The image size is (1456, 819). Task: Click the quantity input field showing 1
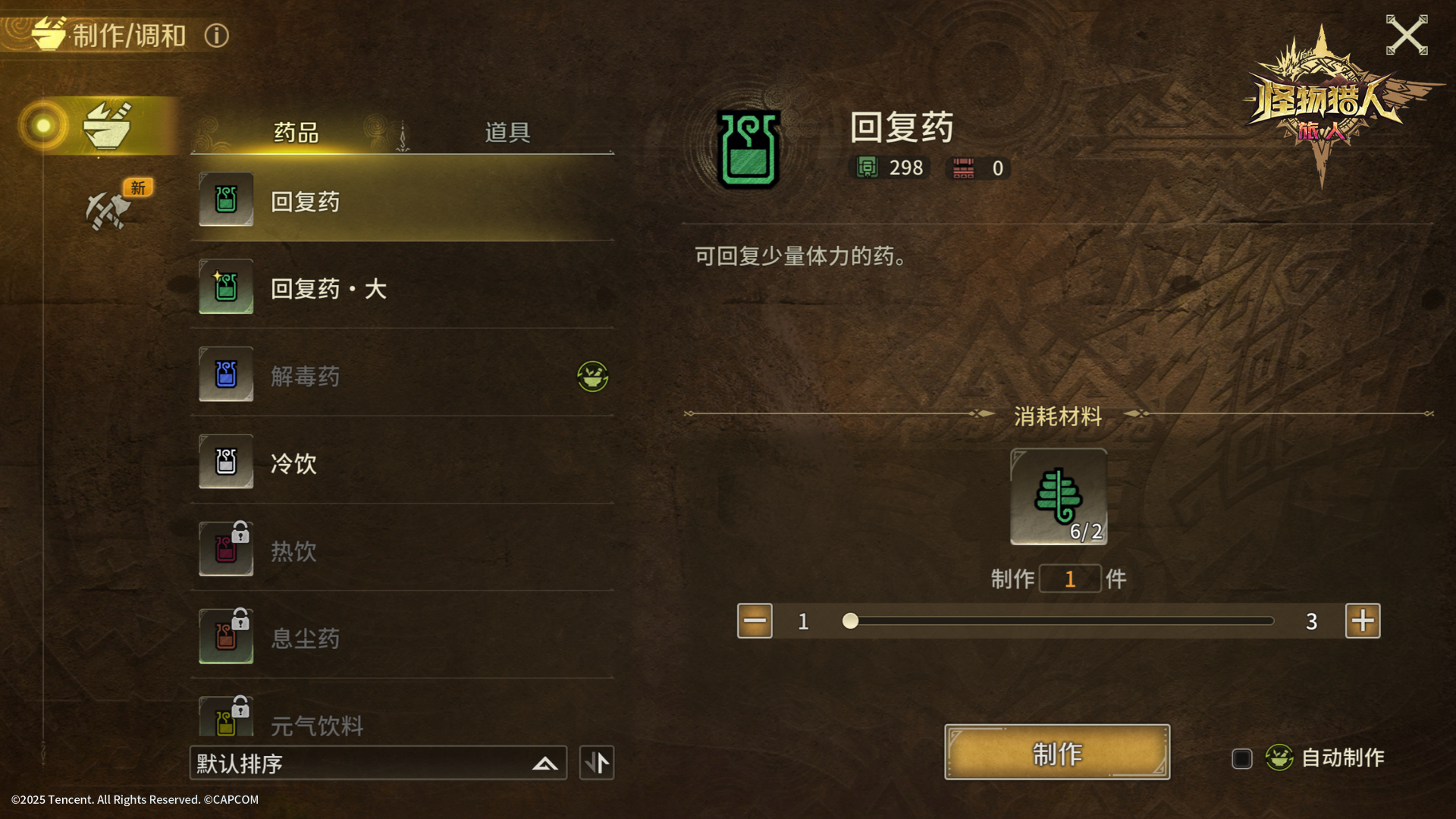1070,578
